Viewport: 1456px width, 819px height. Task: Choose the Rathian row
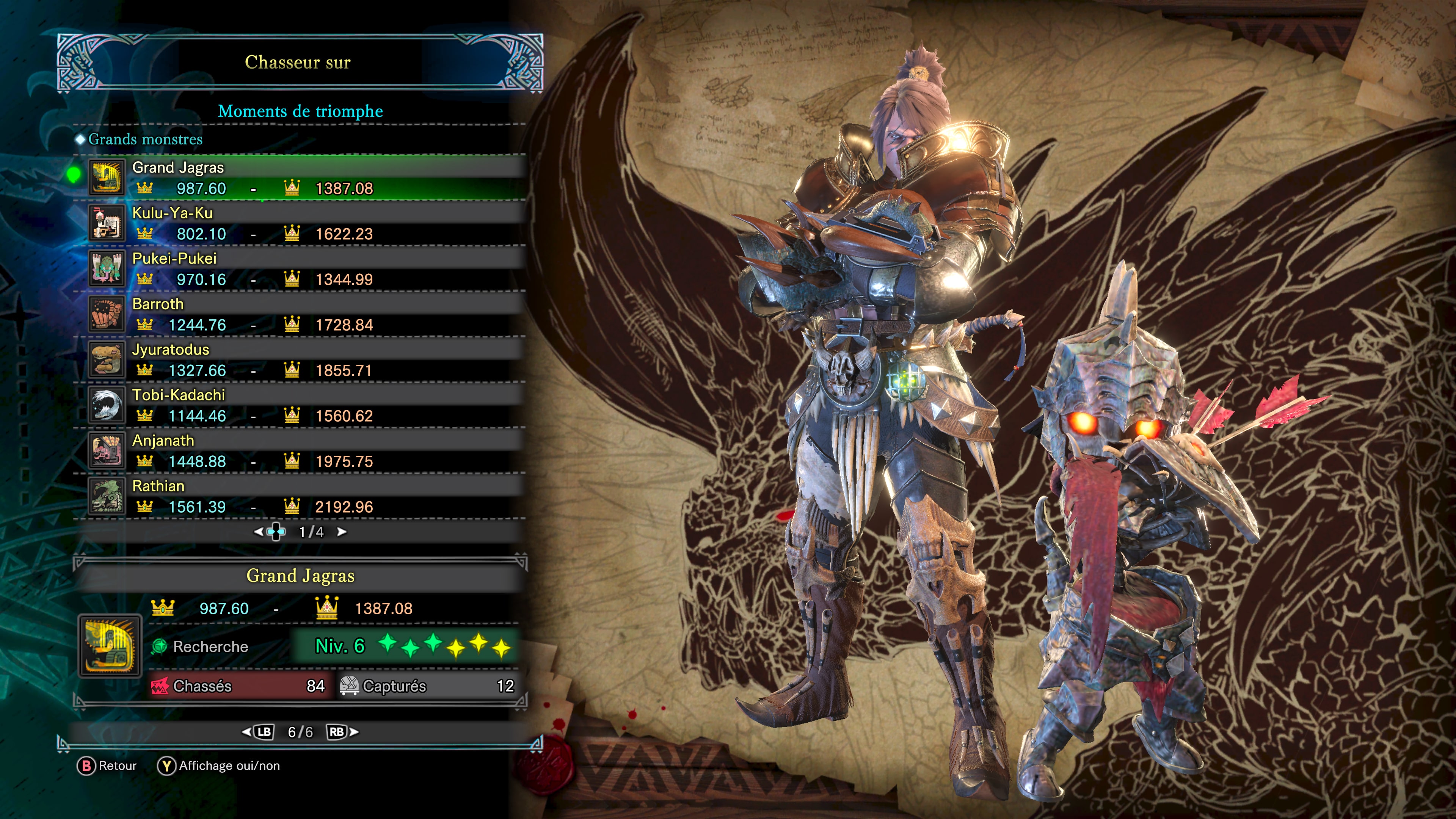(305, 496)
